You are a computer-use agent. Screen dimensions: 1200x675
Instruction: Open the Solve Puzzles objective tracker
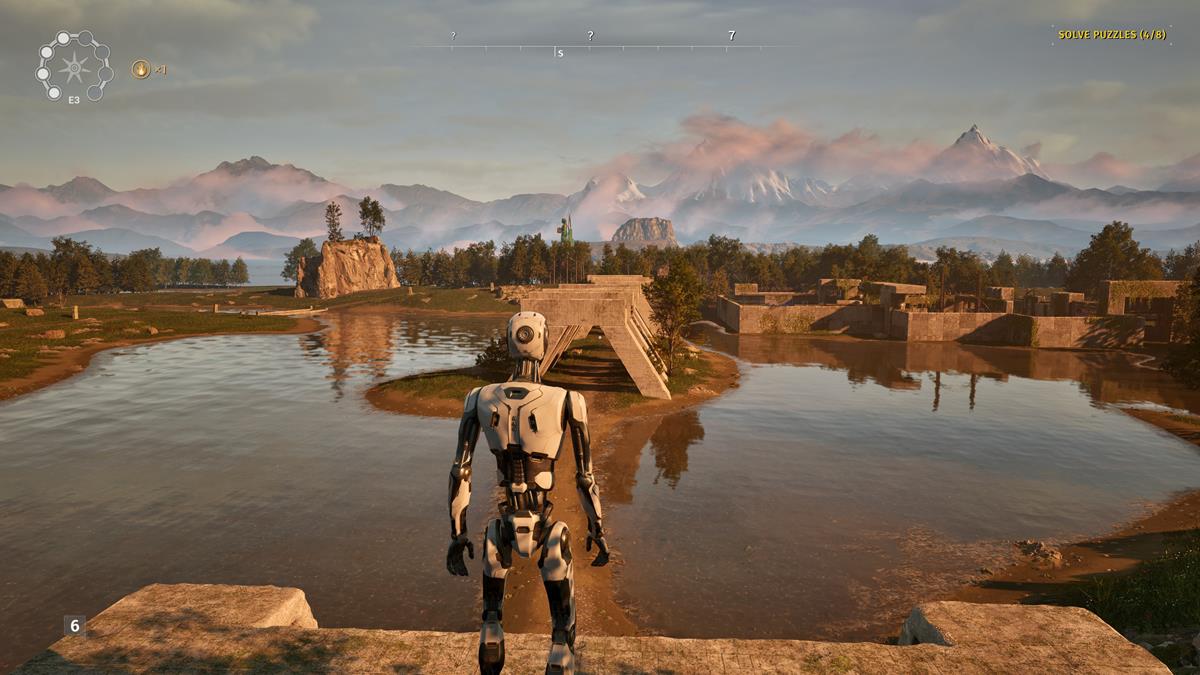pos(1111,35)
